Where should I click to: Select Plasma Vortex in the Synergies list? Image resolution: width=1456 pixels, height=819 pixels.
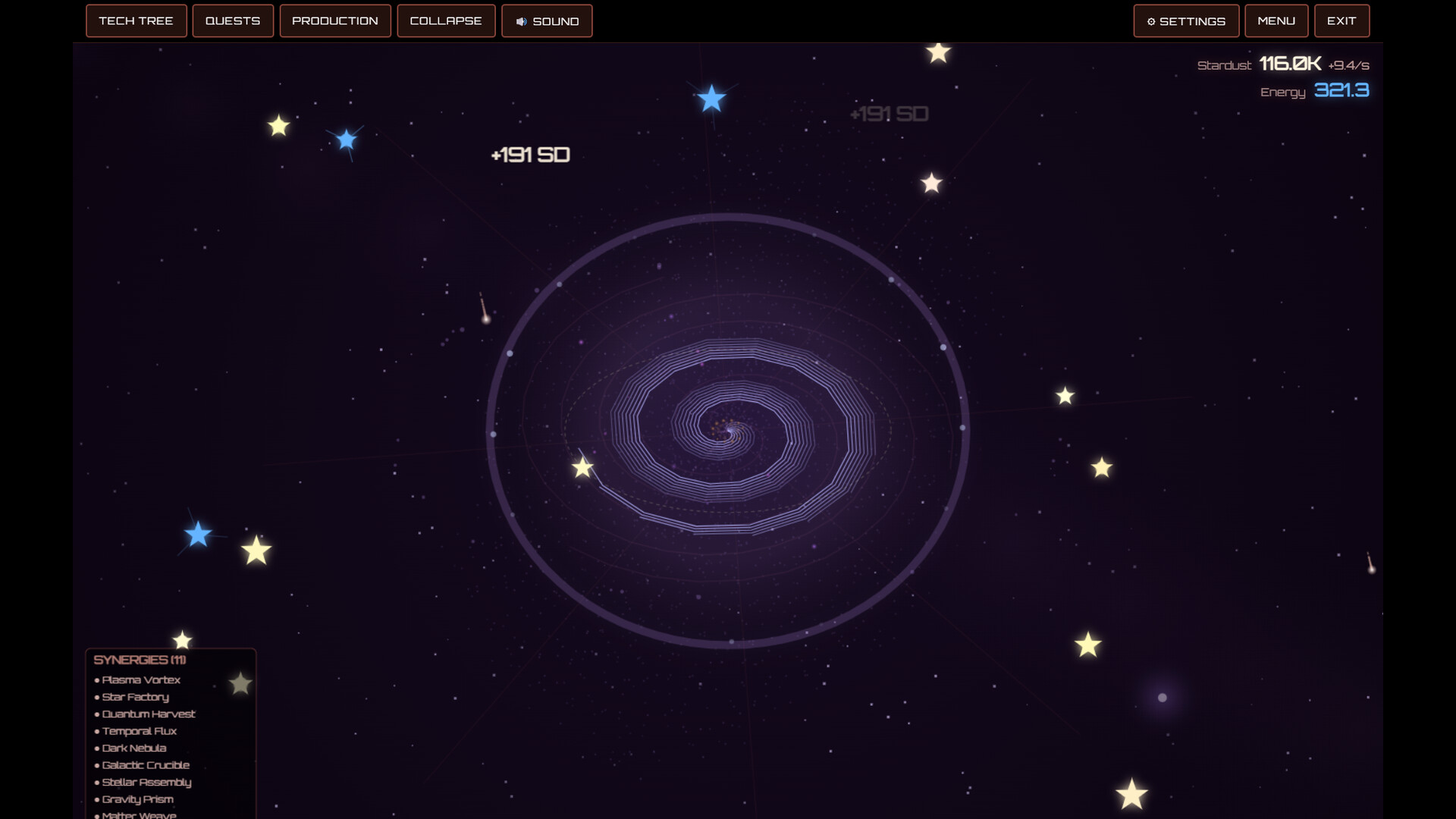click(x=141, y=679)
